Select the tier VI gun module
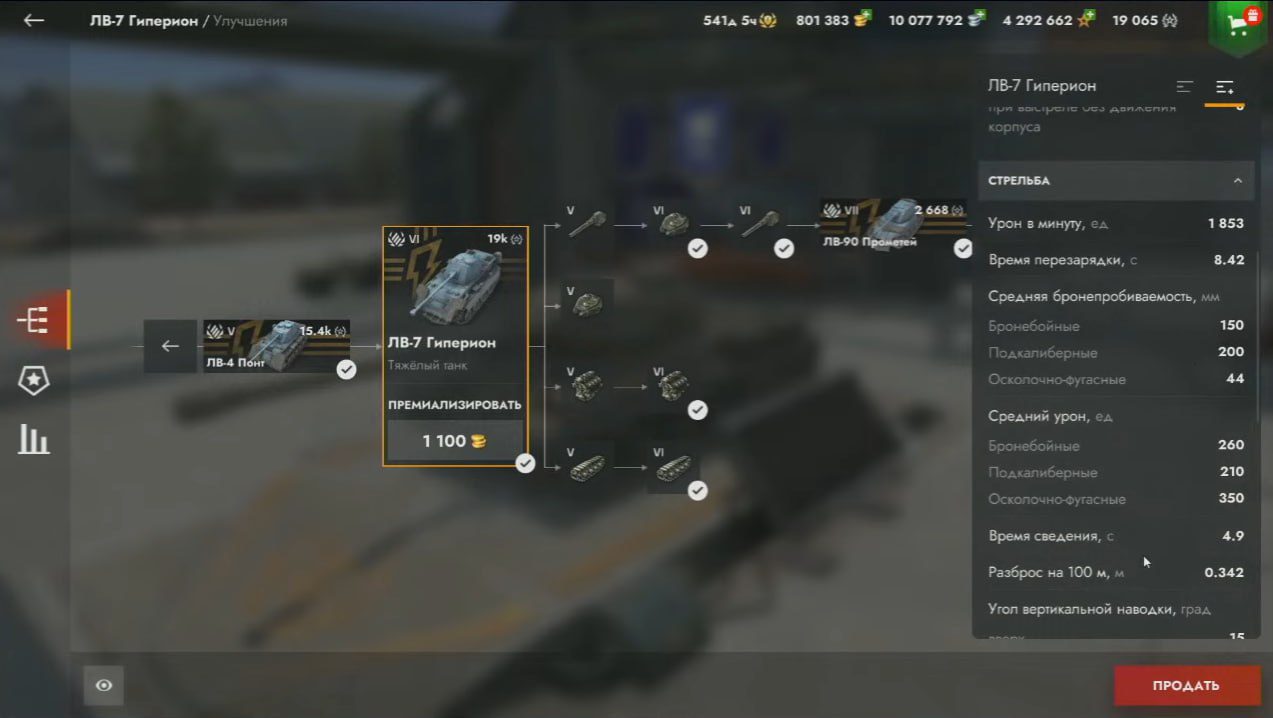 (760, 224)
